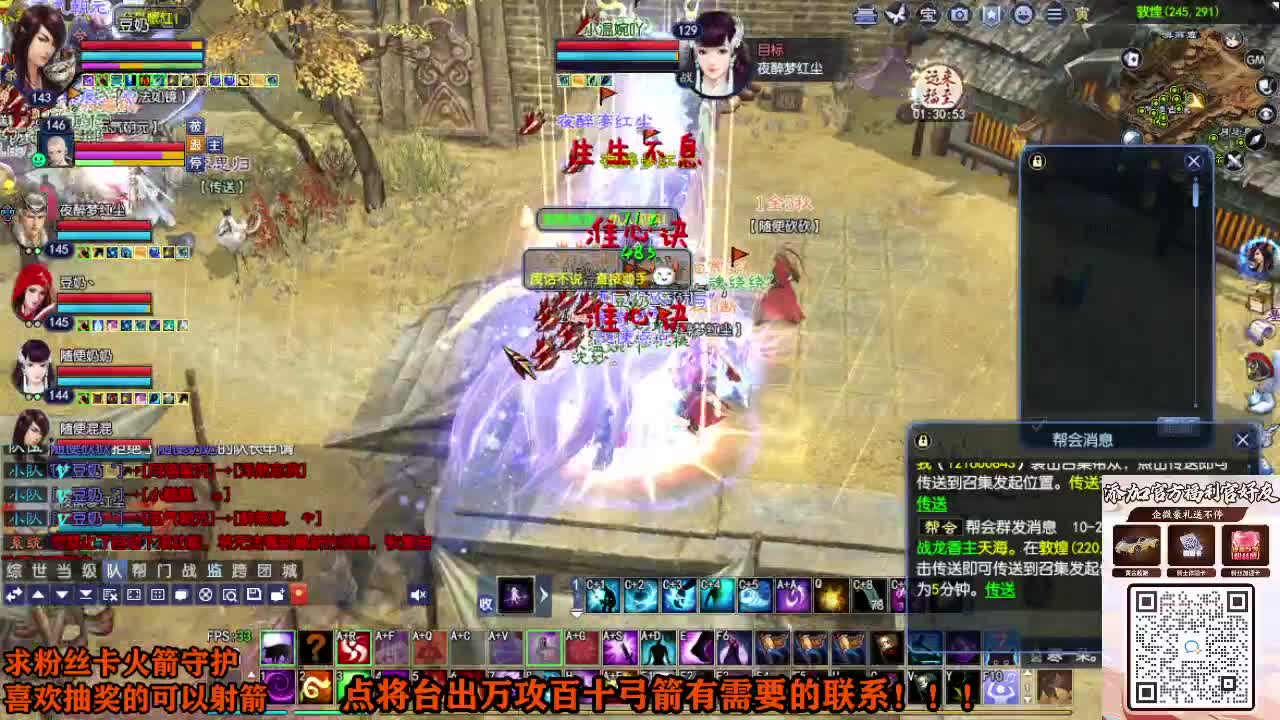The height and width of the screenshot is (720, 1280).
Task: Toggle the lock icon on the 帮会消息 window
Action: click(923, 440)
